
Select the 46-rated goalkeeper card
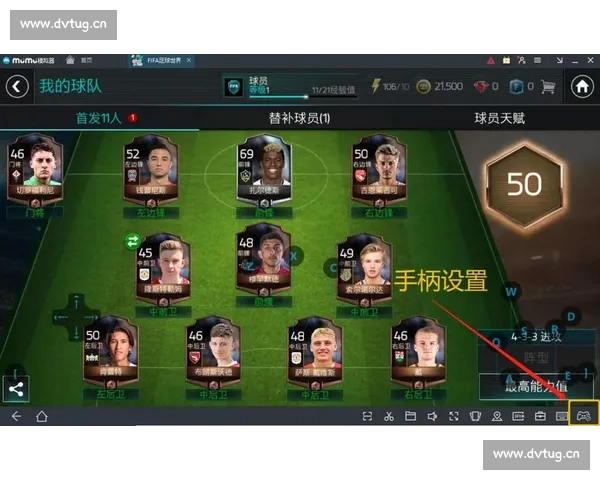tap(34, 176)
